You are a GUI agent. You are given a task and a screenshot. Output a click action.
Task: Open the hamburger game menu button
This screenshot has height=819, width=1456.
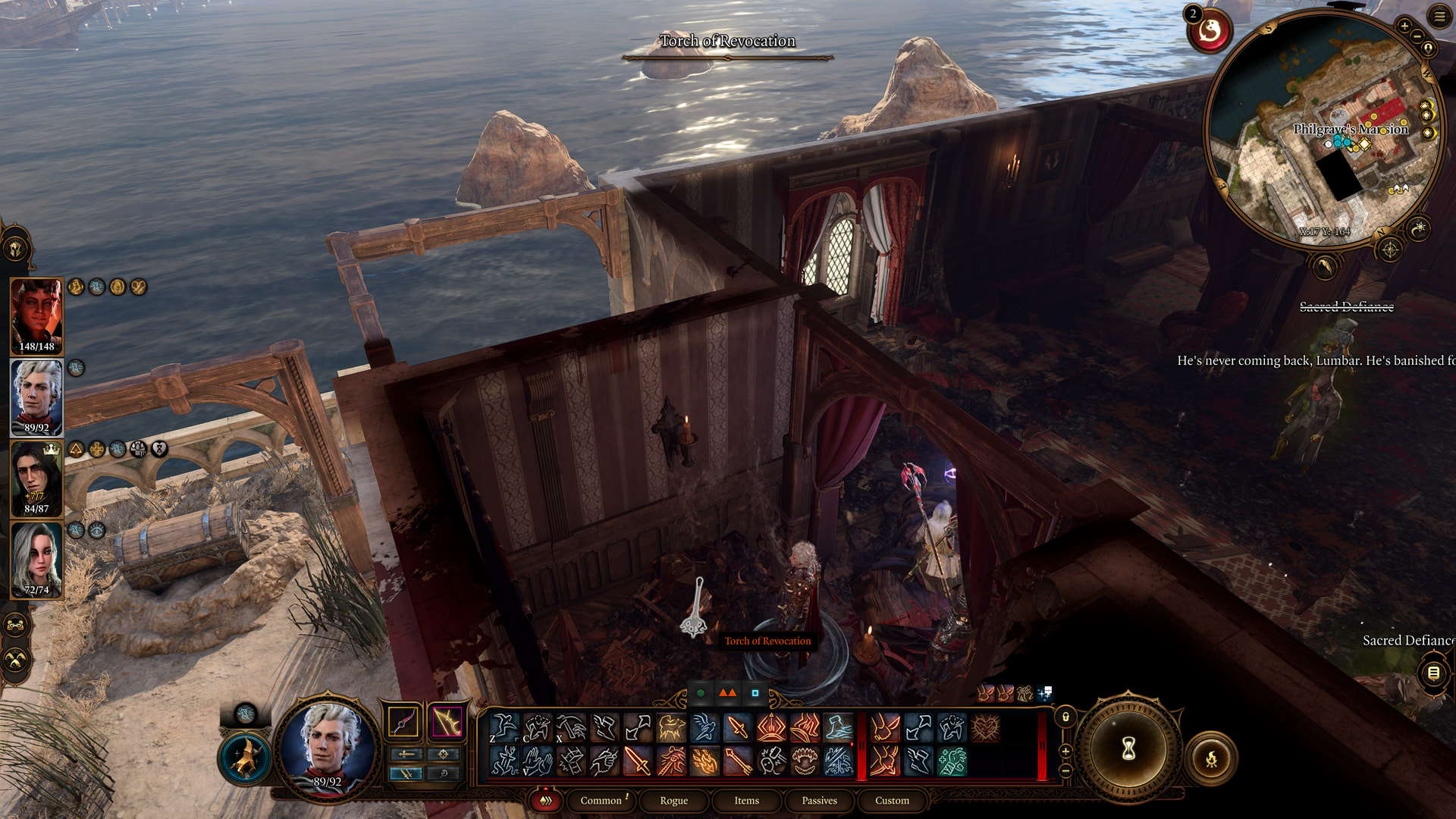click(1439, 17)
